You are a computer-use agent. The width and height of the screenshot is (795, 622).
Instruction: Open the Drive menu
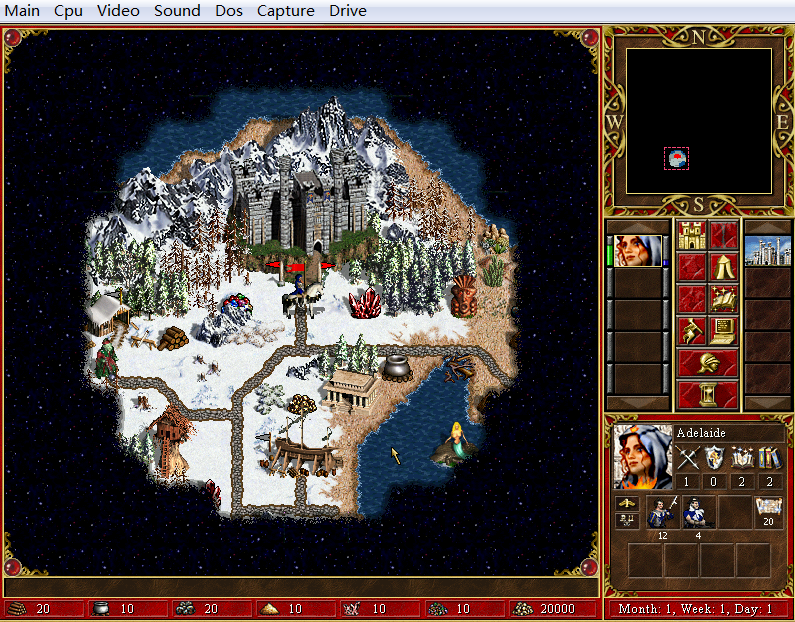point(347,11)
